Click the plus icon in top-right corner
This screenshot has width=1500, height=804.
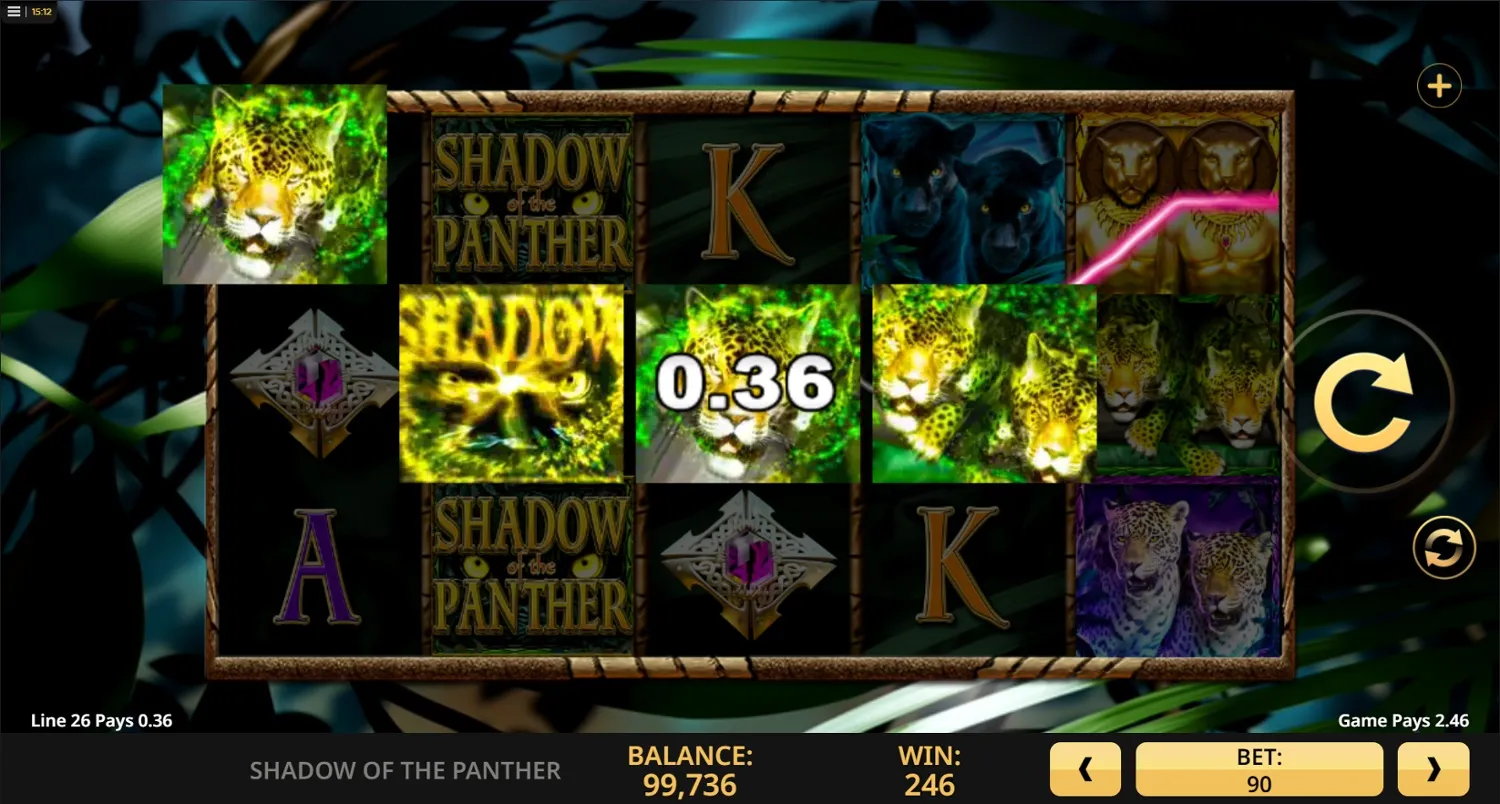1439,85
